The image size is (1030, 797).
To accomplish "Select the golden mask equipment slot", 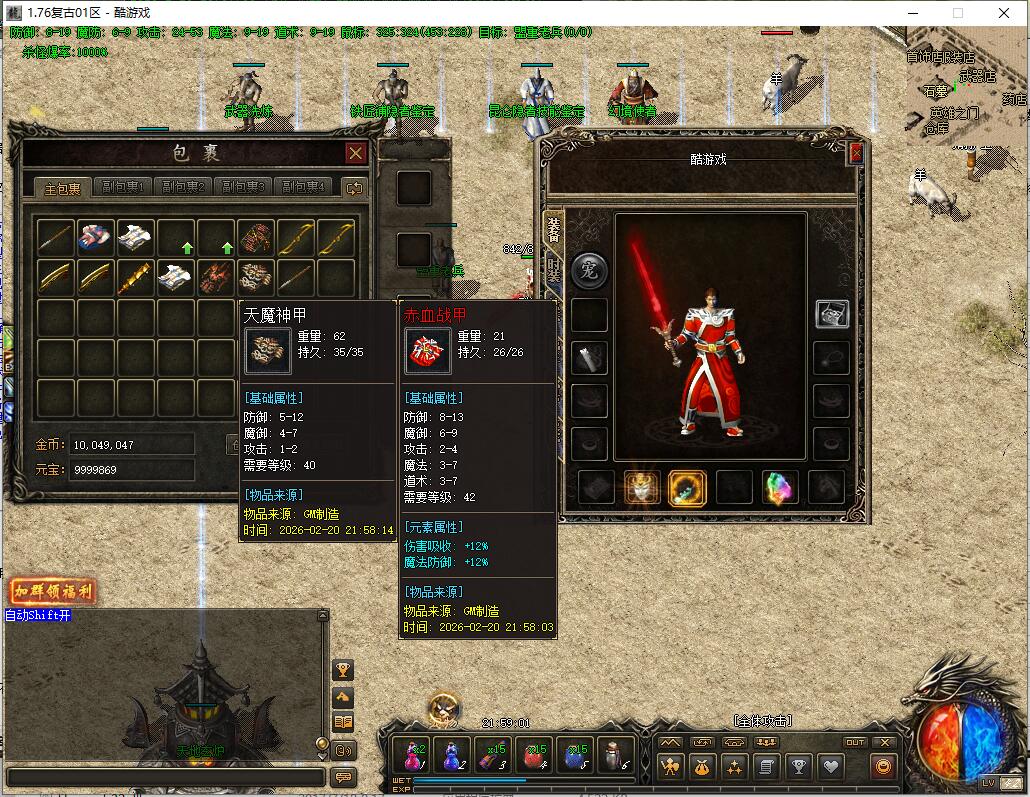I will coord(643,488).
